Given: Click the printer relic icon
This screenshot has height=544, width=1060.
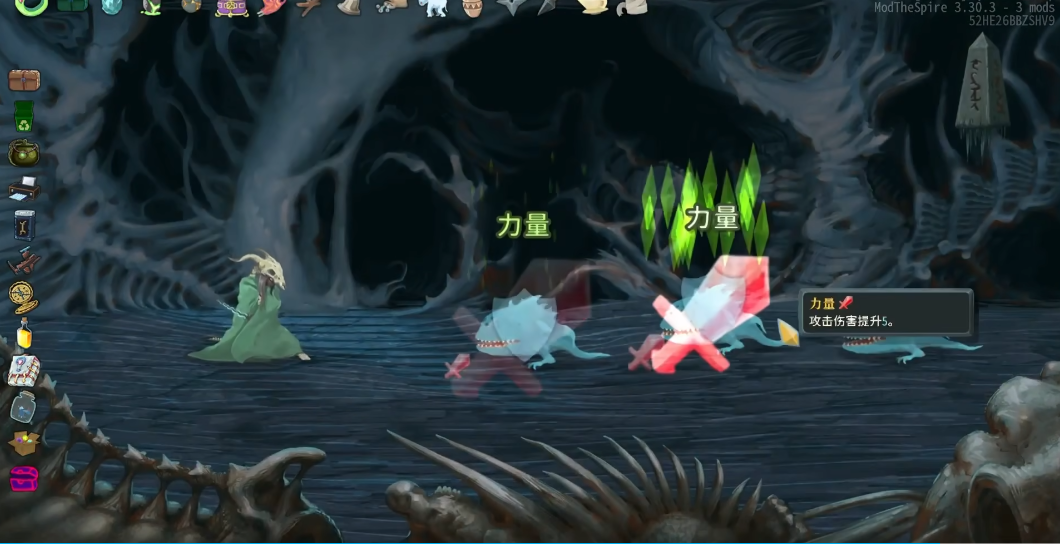Looking at the screenshot, I should [x=24, y=188].
